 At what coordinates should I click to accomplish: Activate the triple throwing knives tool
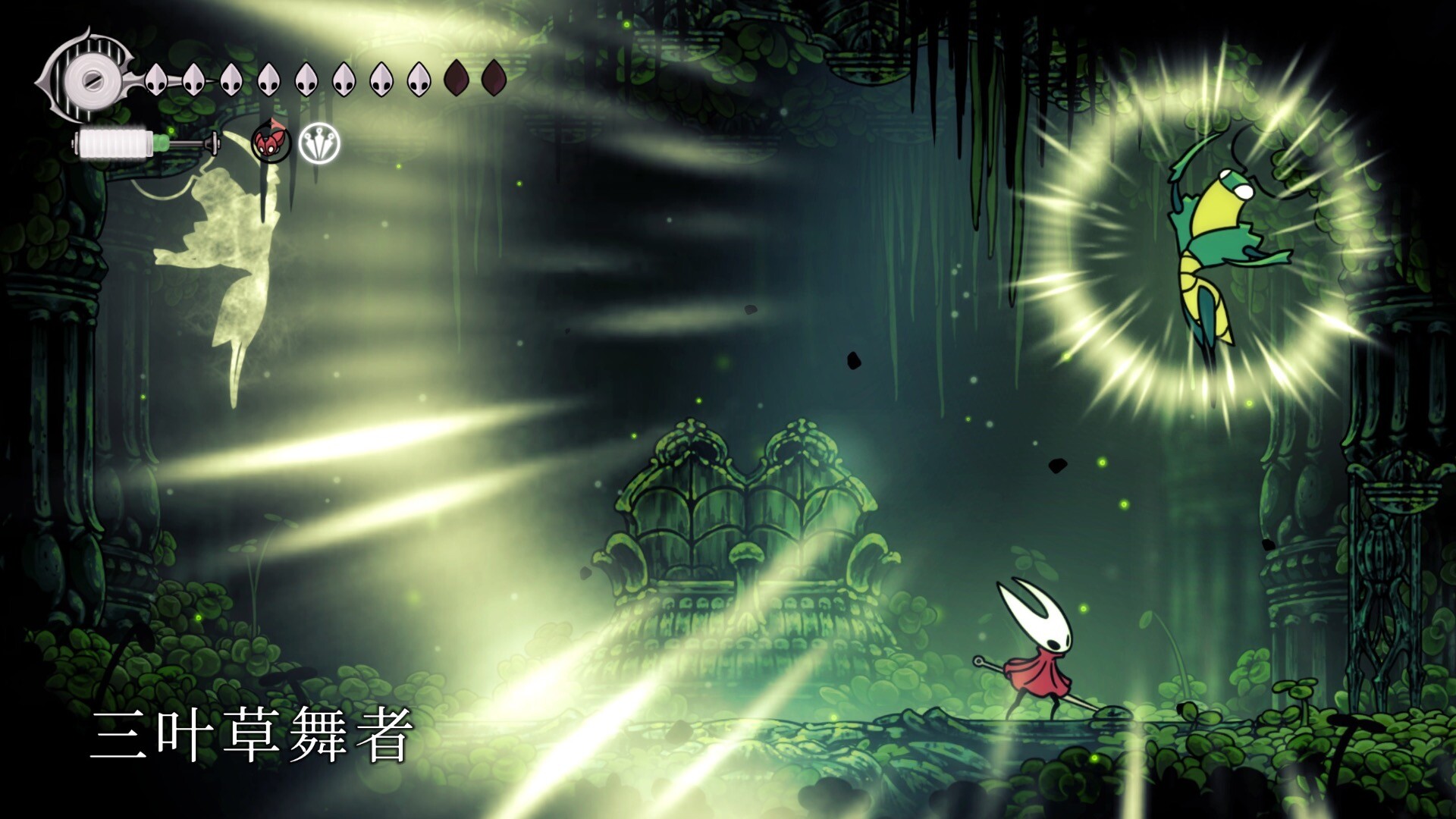(319, 143)
